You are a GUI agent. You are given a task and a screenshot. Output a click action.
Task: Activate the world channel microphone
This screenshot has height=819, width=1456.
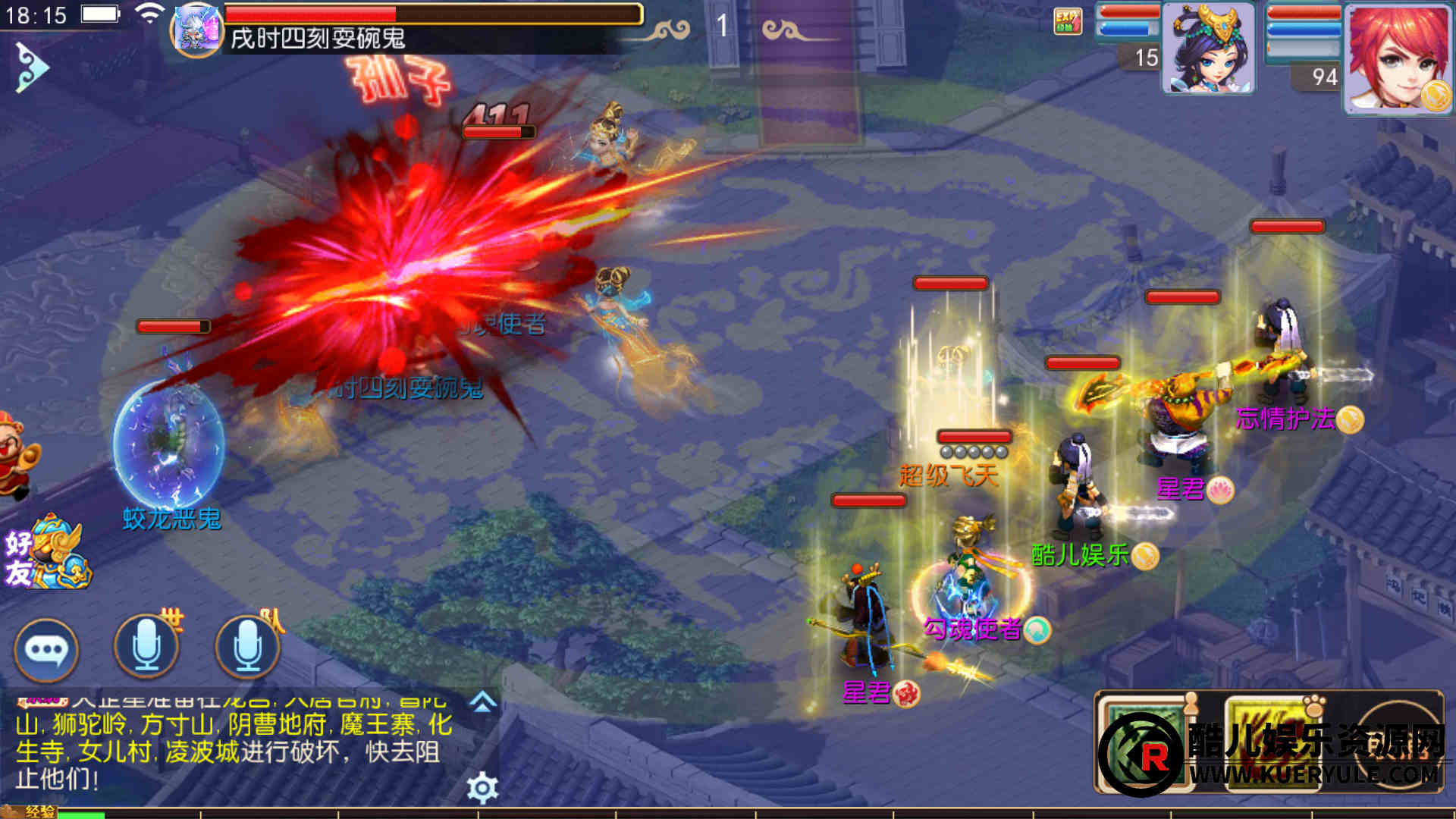[146, 647]
